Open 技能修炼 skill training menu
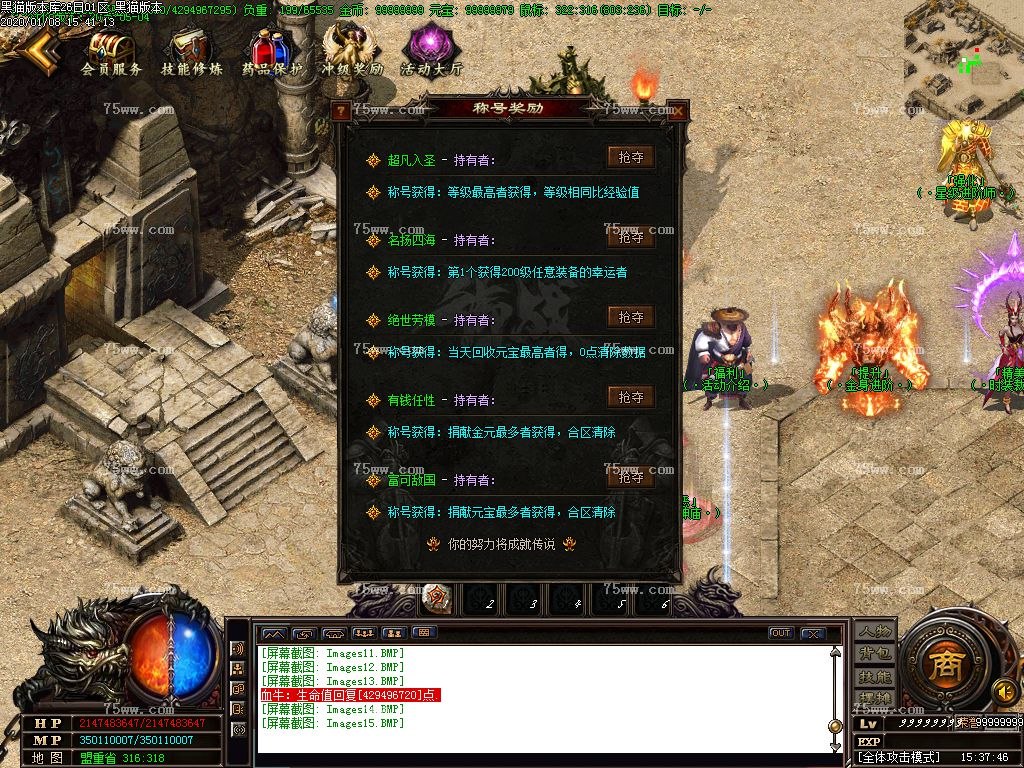Viewport: 1024px width, 768px height. [x=191, y=53]
